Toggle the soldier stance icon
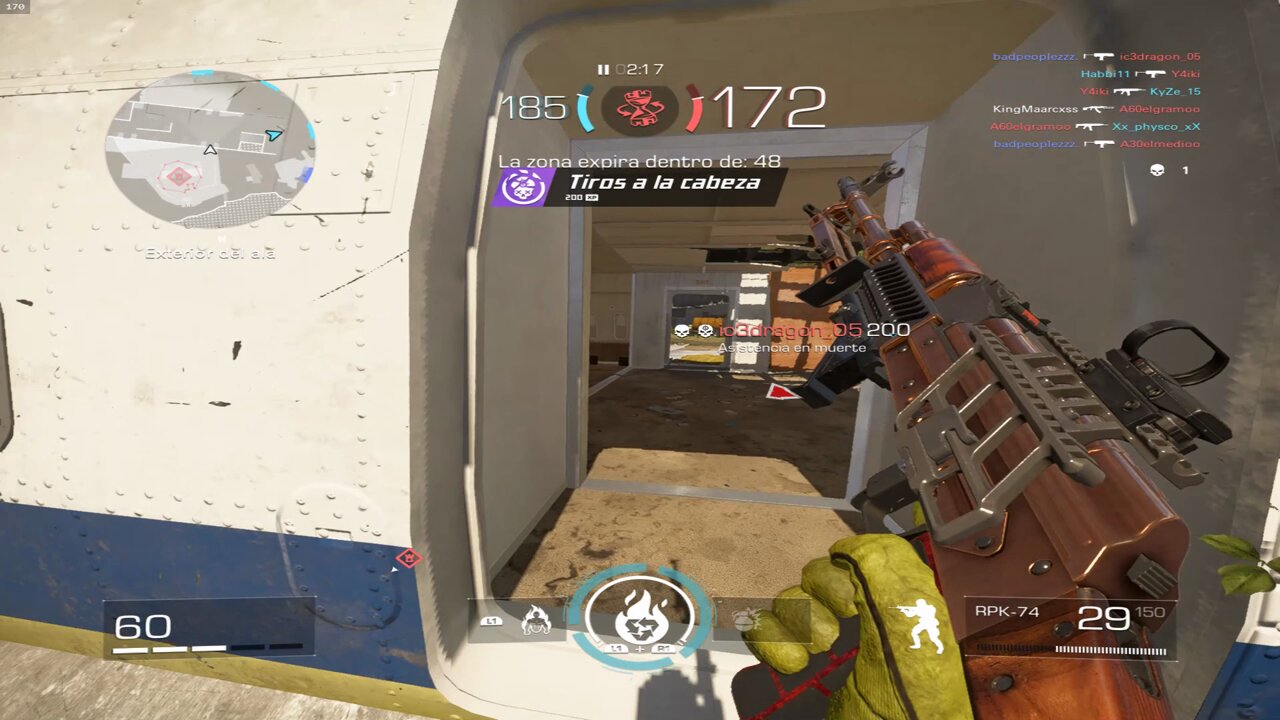 coord(918,626)
